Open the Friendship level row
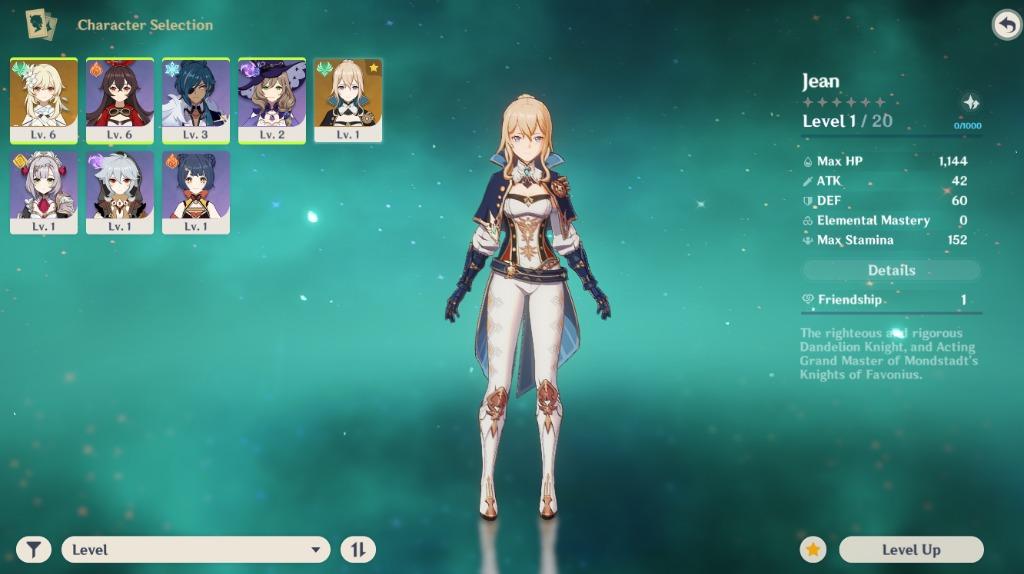This screenshot has height=574, width=1024. 891,300
